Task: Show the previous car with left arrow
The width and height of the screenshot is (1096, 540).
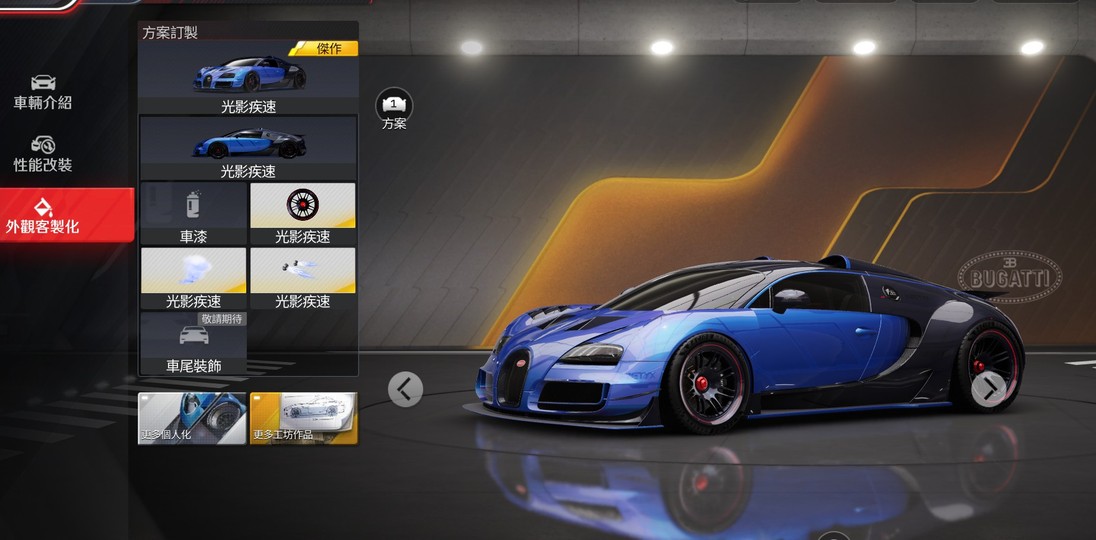Action: [x=405, y=388]
